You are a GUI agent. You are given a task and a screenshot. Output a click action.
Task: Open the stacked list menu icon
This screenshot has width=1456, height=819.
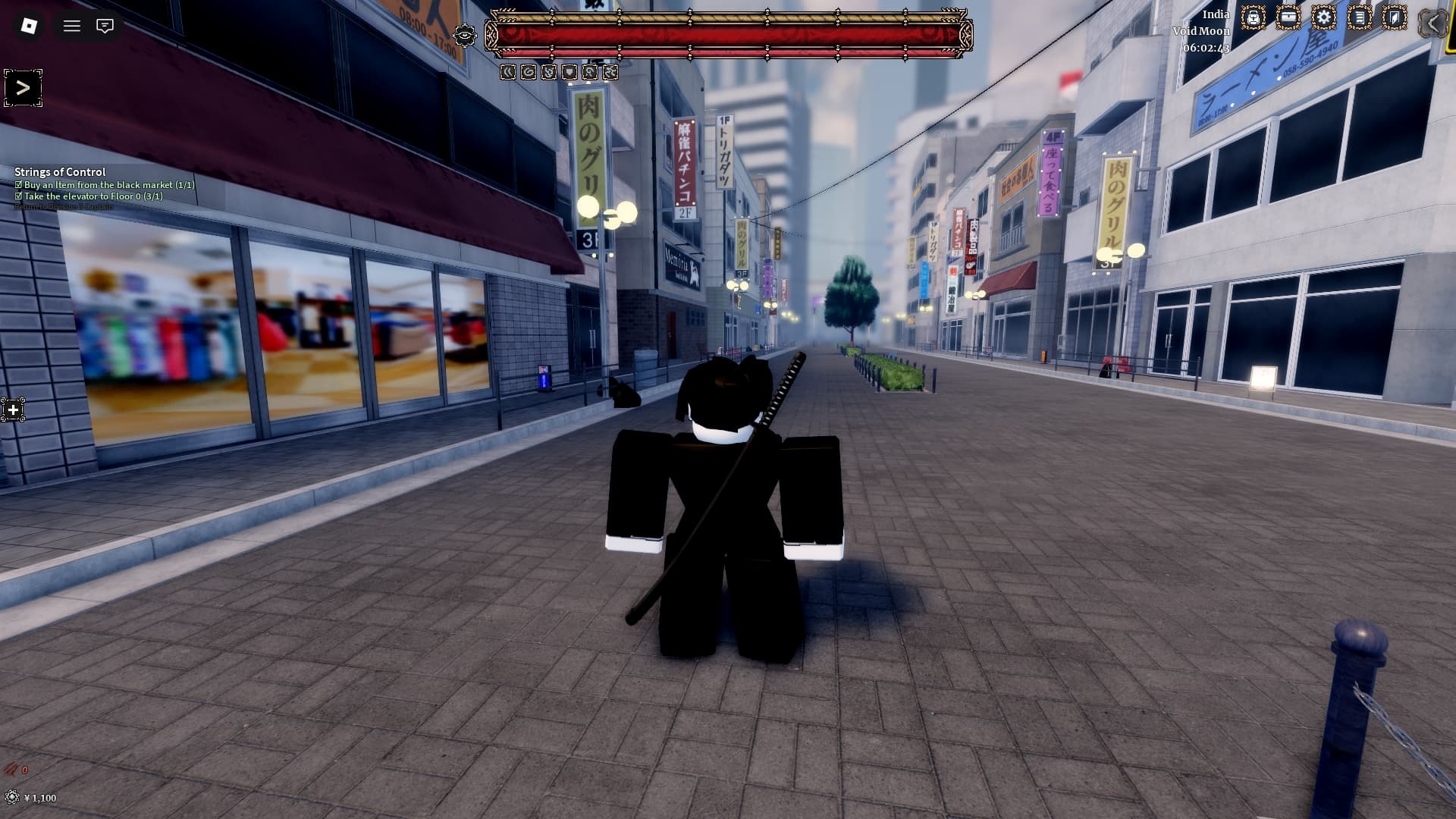[1359, 18]
